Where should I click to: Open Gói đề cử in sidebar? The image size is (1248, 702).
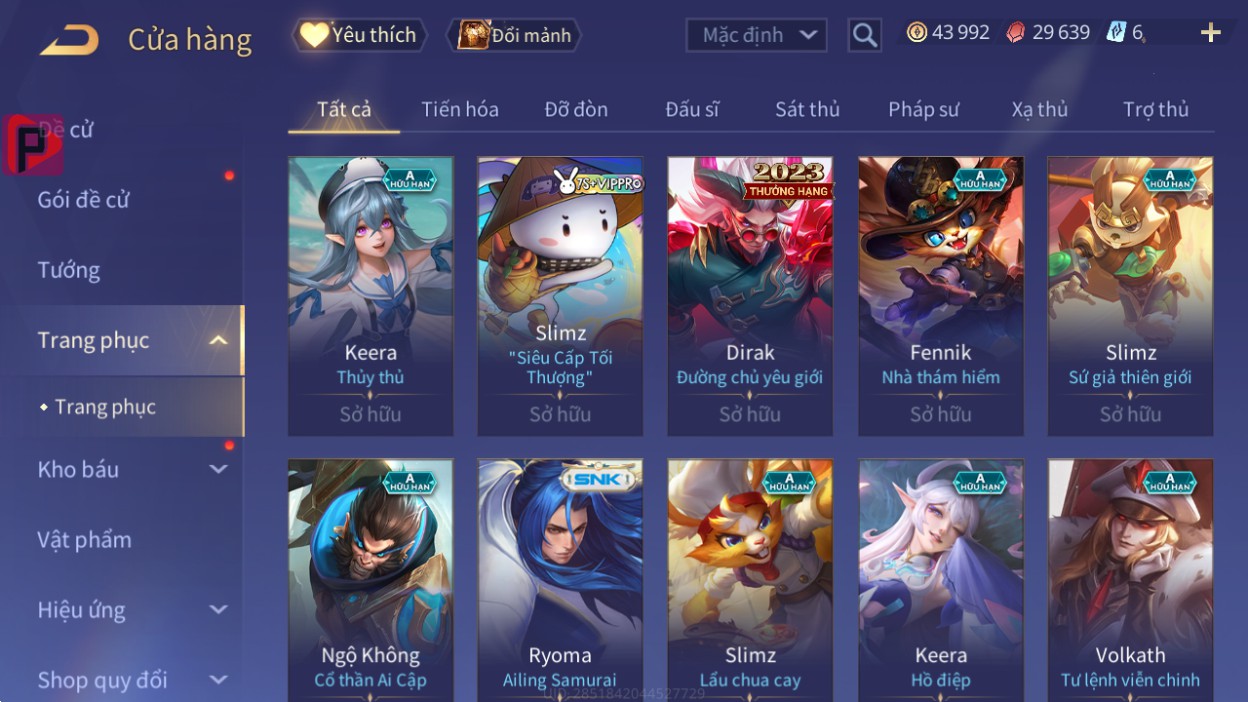coord(84,199)
